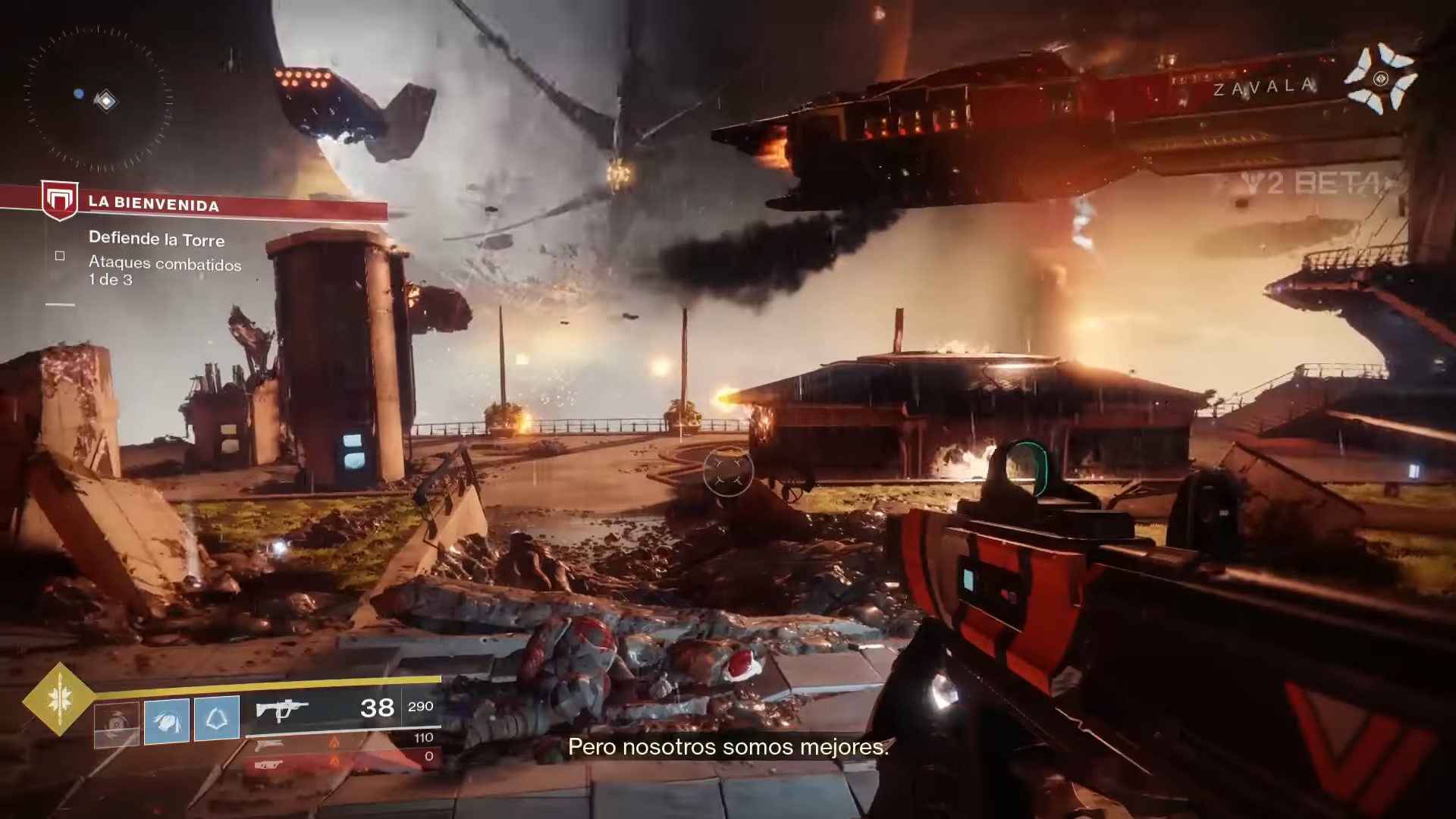Switch to the power weapon in red
This screenshot has height=819, width=1456.
point(270,765)
